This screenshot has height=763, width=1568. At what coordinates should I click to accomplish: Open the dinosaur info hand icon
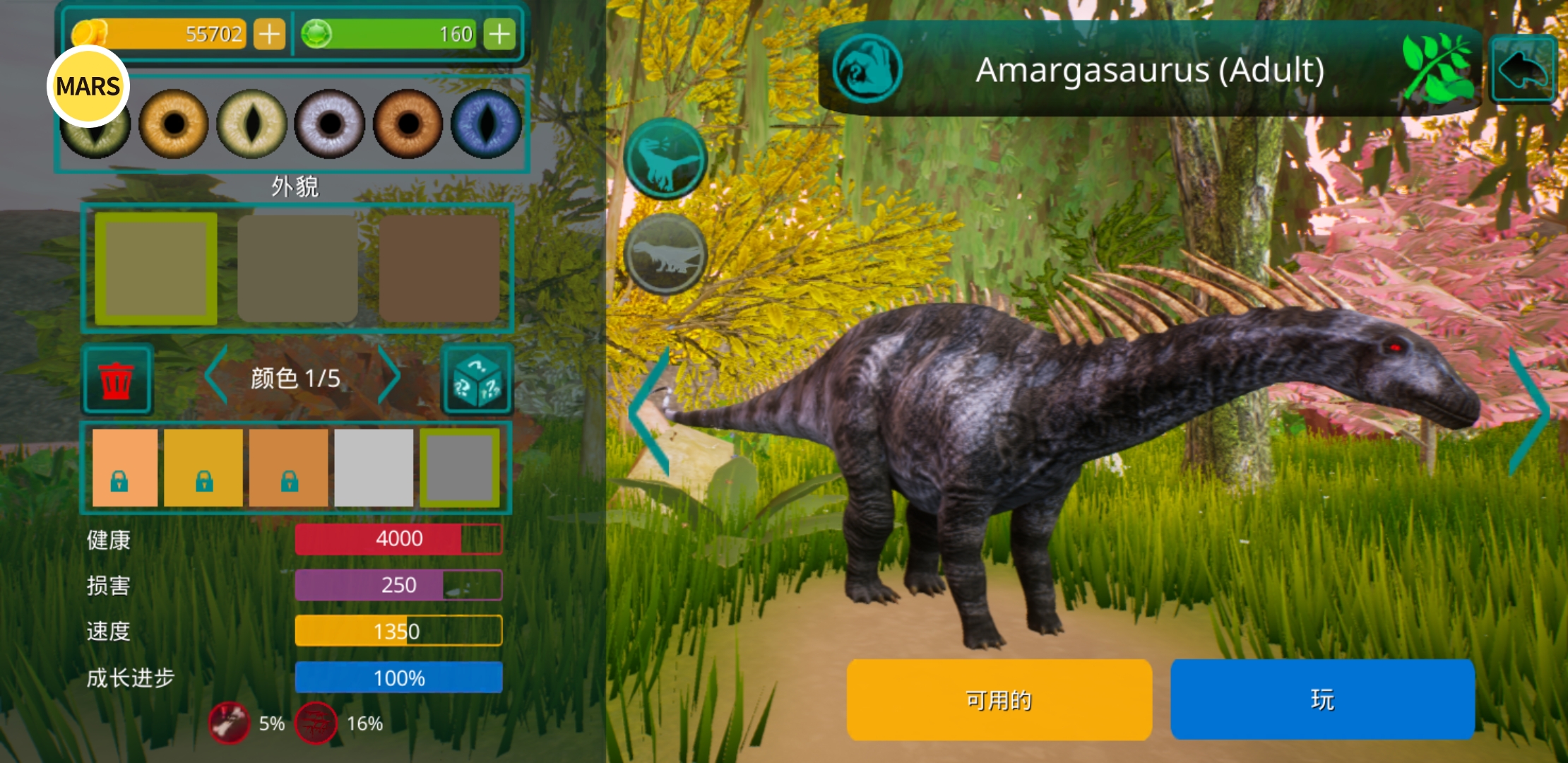pyautogui.click(x=867, y=69)
